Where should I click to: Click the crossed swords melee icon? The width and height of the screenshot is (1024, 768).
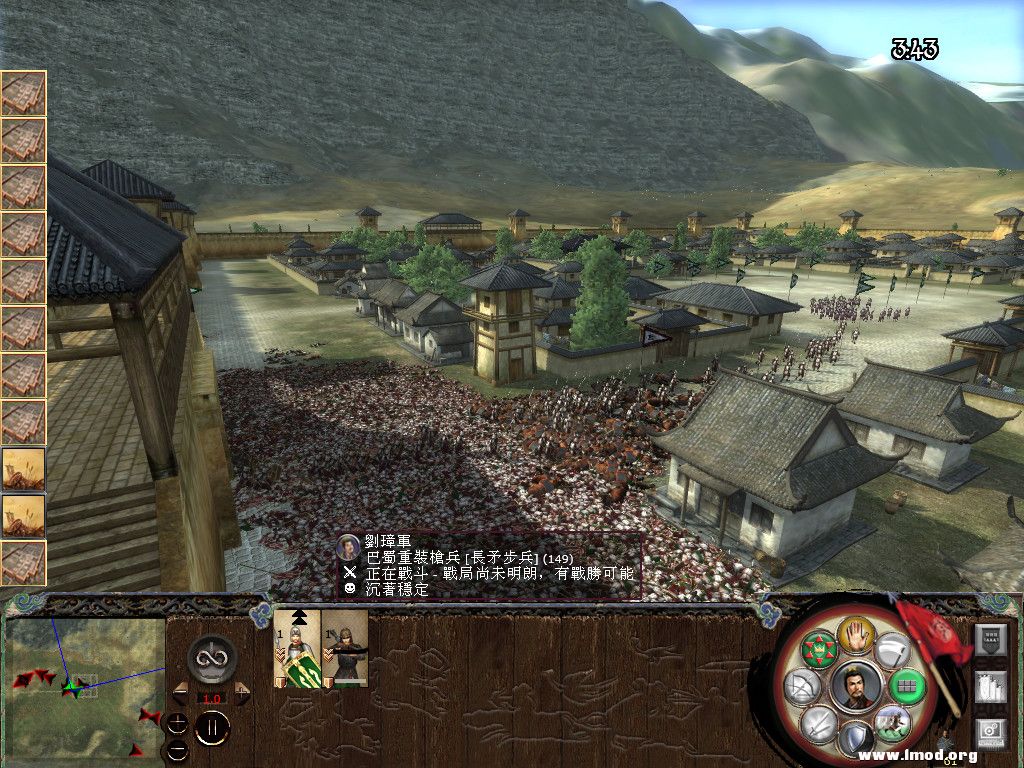coord(818,723)
